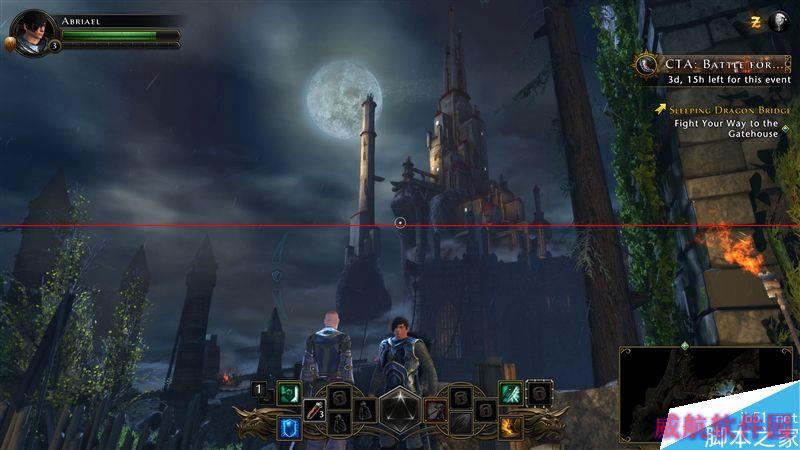Screen dimensions: 800x450
Task: Use the orange flame ability
Action: tap(511, 428)
